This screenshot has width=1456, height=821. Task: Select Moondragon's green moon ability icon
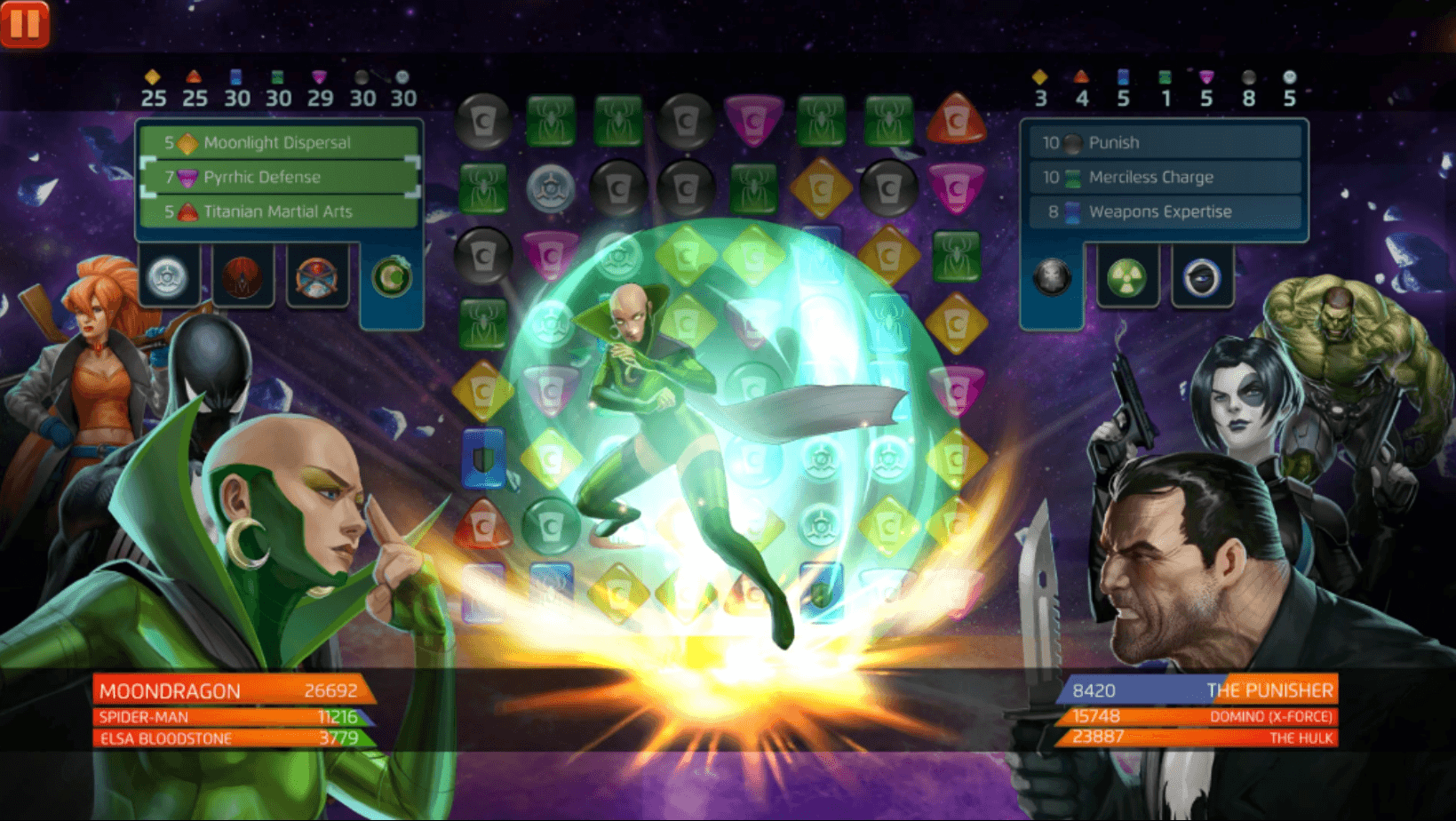tap(391, 275)
